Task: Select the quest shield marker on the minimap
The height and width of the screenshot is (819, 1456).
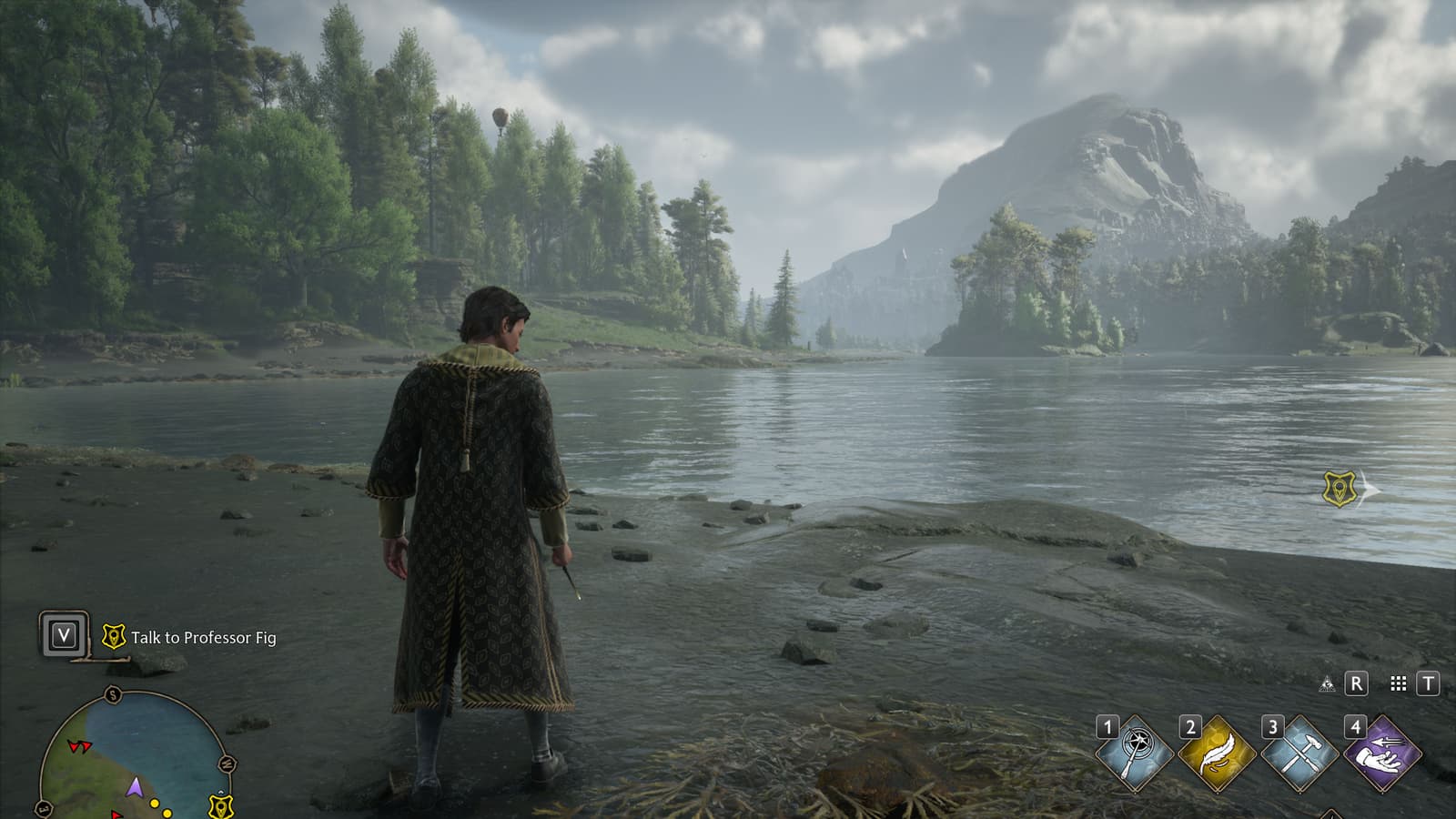Action: 220,805
